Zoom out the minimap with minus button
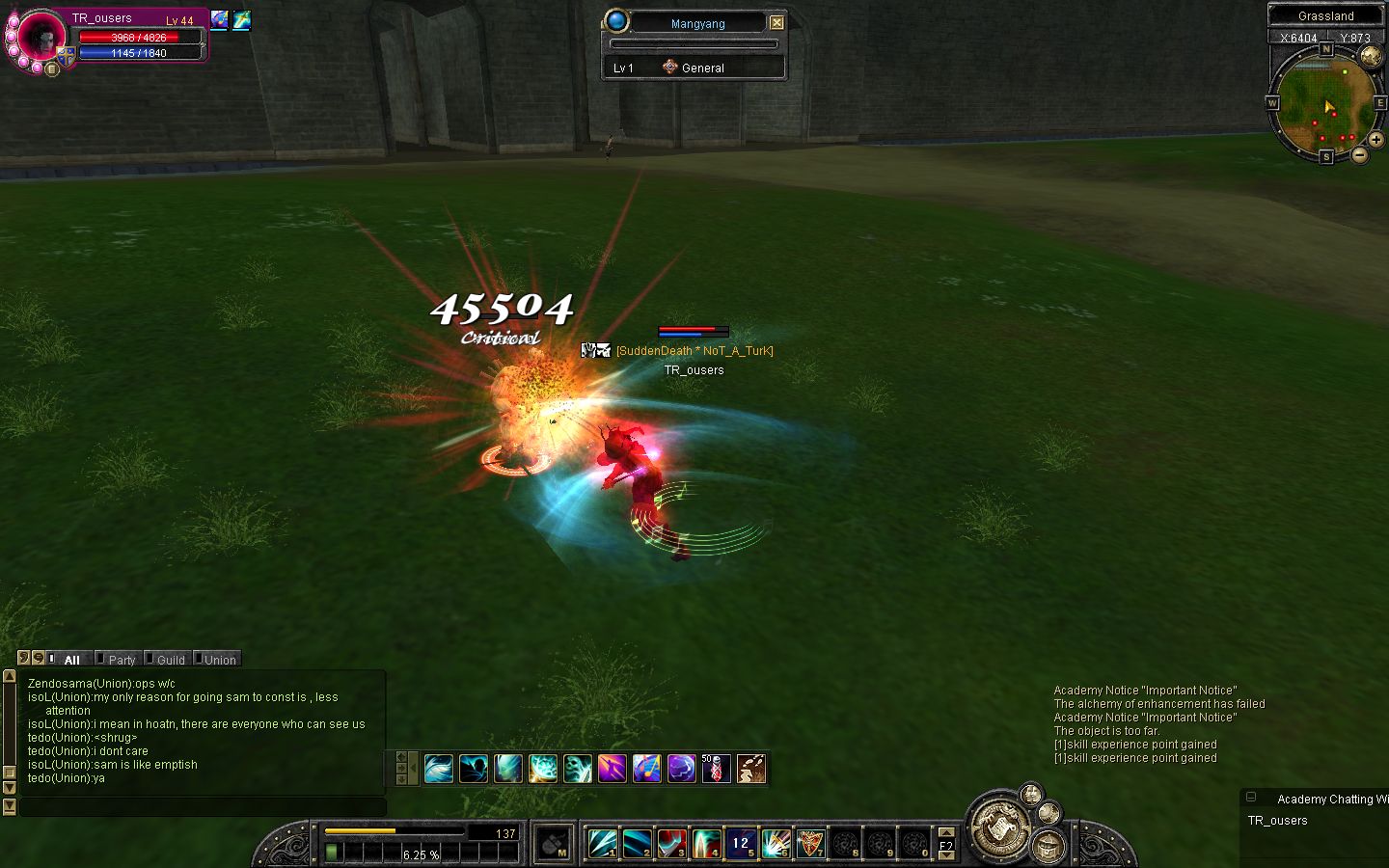The image size is (1389, 868). [x=1359, y=154]
